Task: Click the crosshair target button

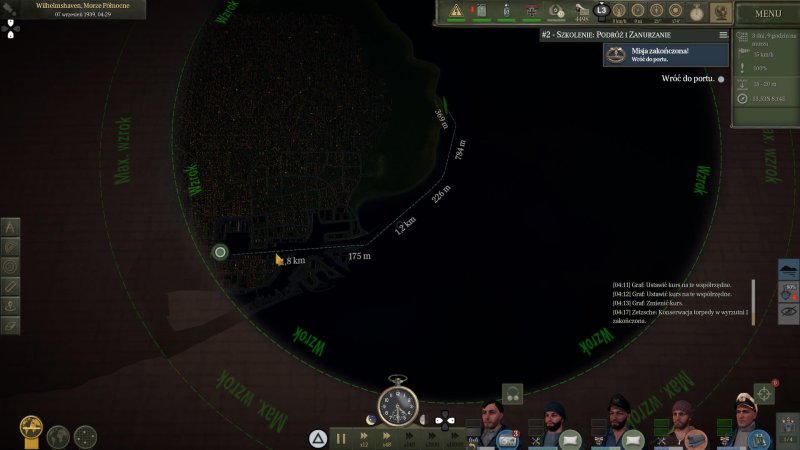Action: tap(764, 392)
